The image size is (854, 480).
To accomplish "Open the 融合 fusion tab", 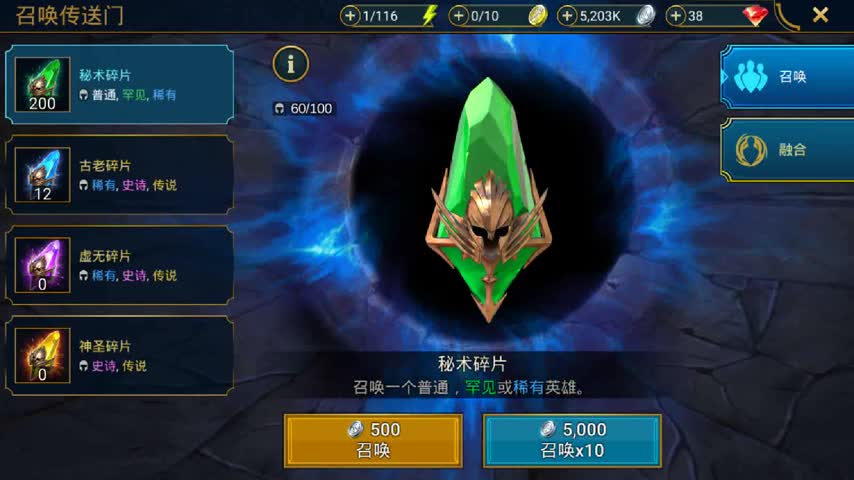I will tap(786, 150).
